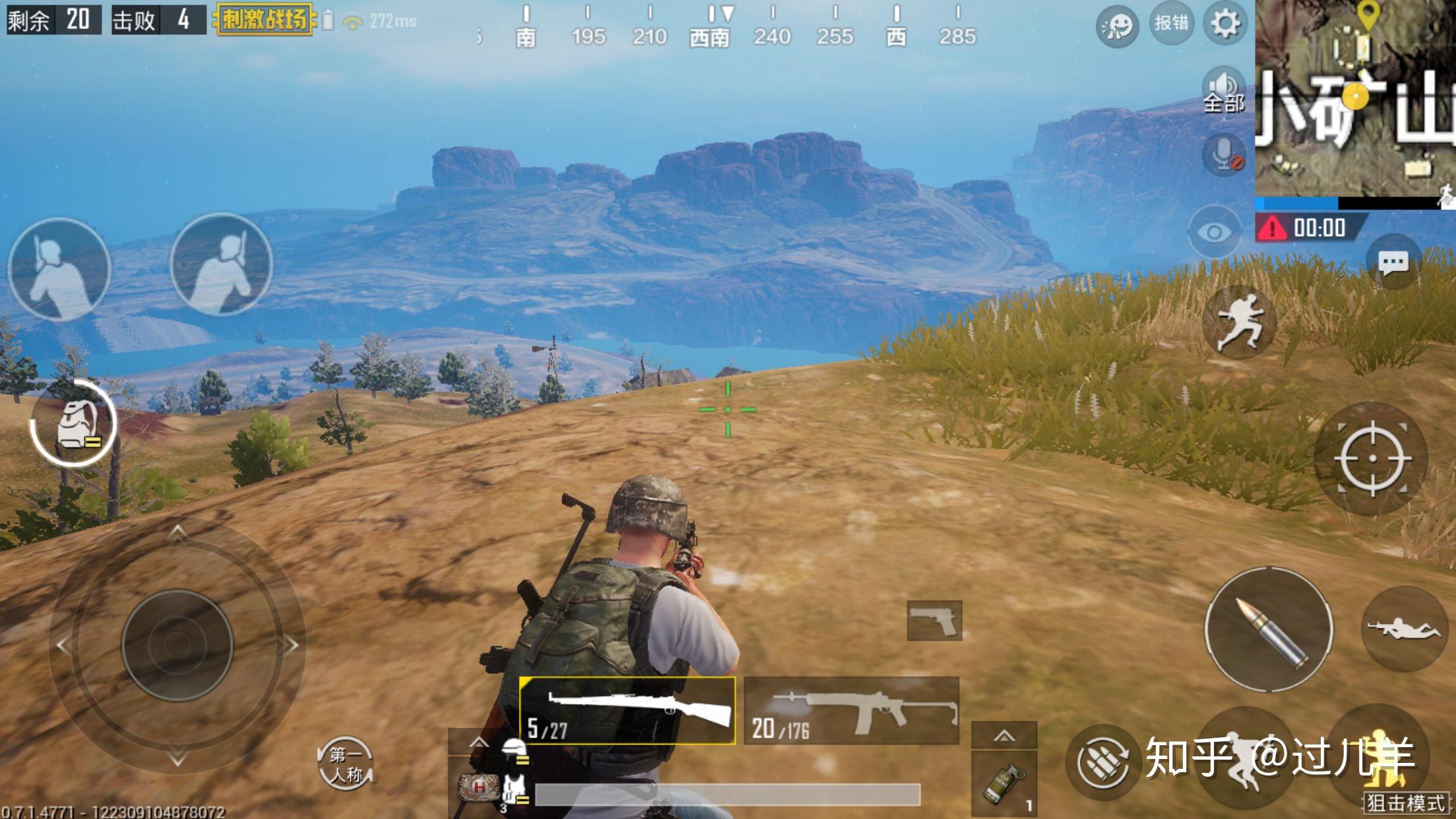Viewport: 1456px width, 819px height.
Task: Select the smoke grenade slot
Action: (1004, 782)
